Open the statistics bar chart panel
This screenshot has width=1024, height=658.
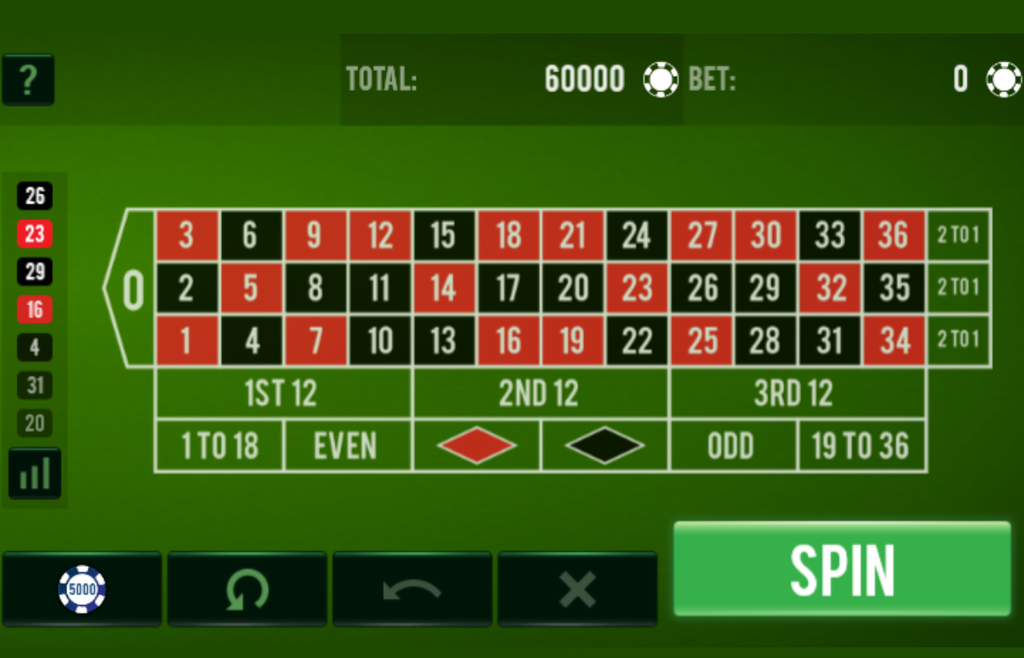[35, 473]
